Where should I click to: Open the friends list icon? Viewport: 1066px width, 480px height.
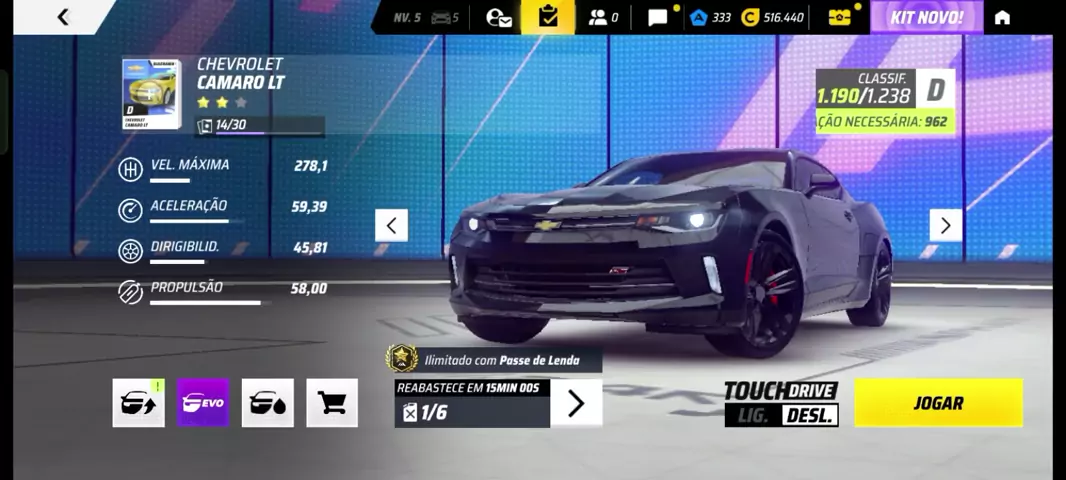[602, 17]
